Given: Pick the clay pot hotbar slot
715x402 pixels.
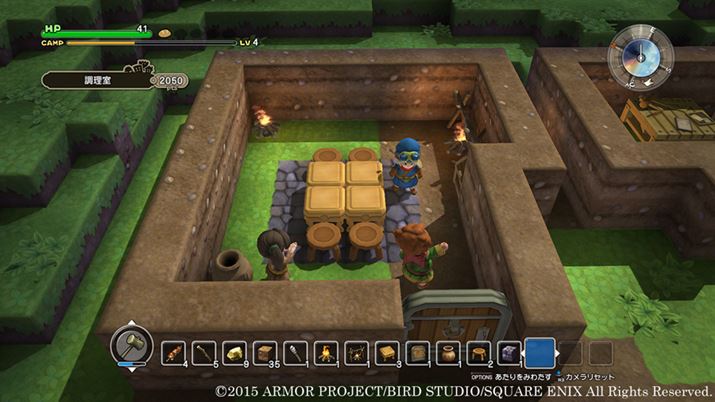Looking at the screenshot, I should [447, 352].
